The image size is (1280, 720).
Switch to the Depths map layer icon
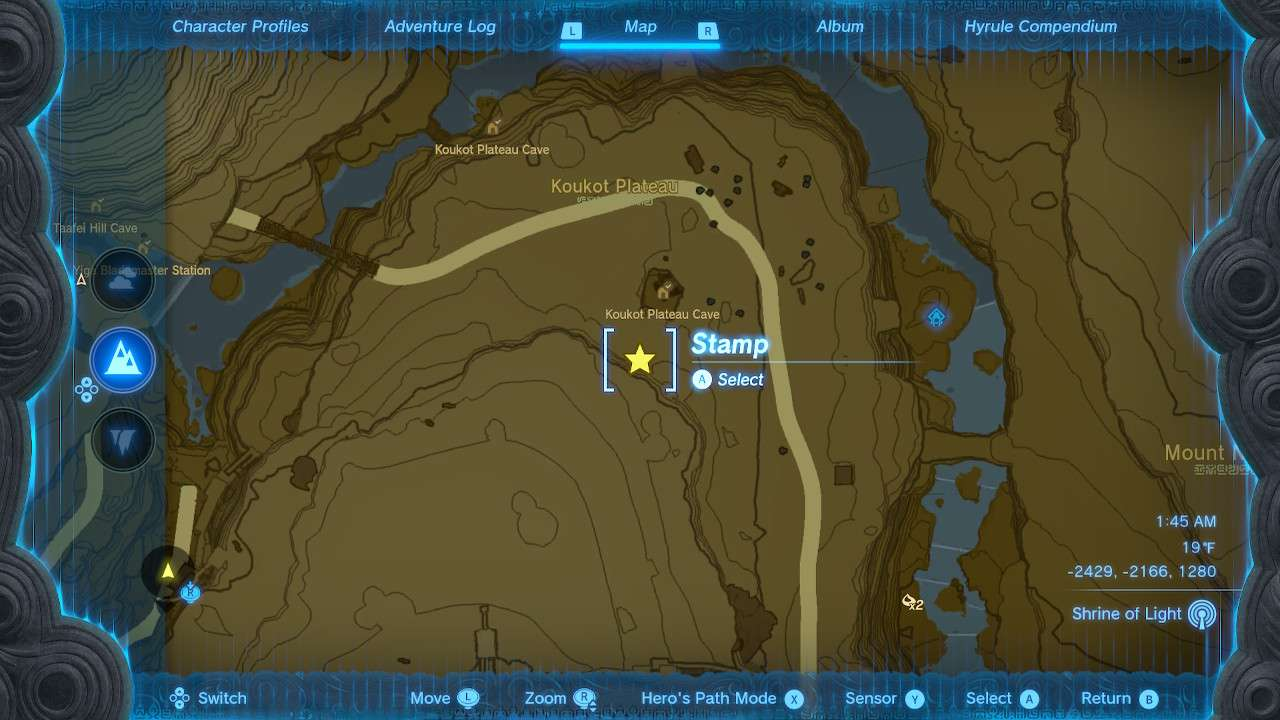122,437
